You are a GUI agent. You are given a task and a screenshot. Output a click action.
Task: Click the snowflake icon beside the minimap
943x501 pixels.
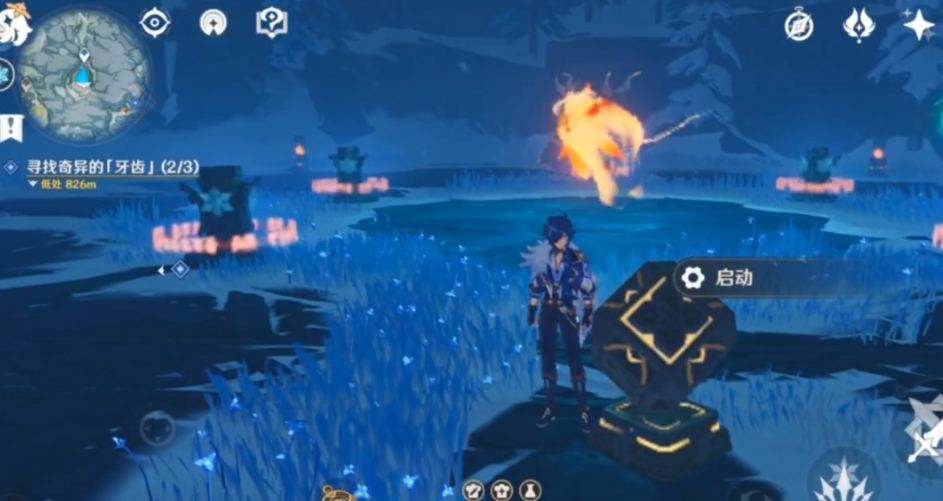point(5,74)
